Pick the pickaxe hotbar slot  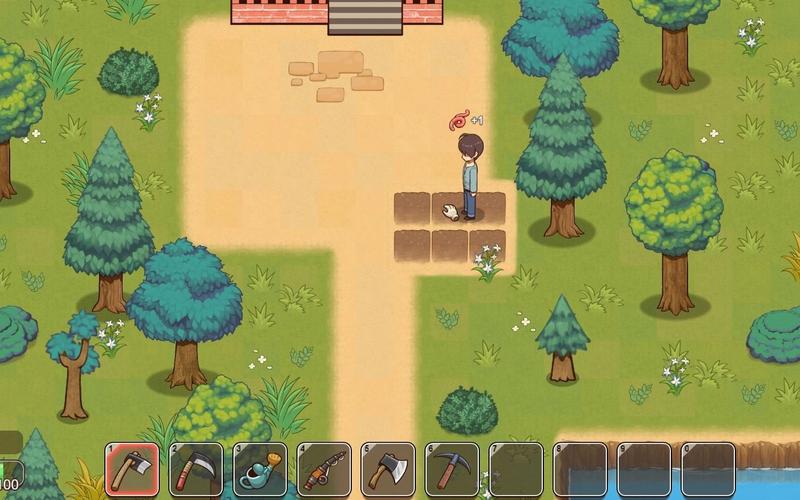452,468
